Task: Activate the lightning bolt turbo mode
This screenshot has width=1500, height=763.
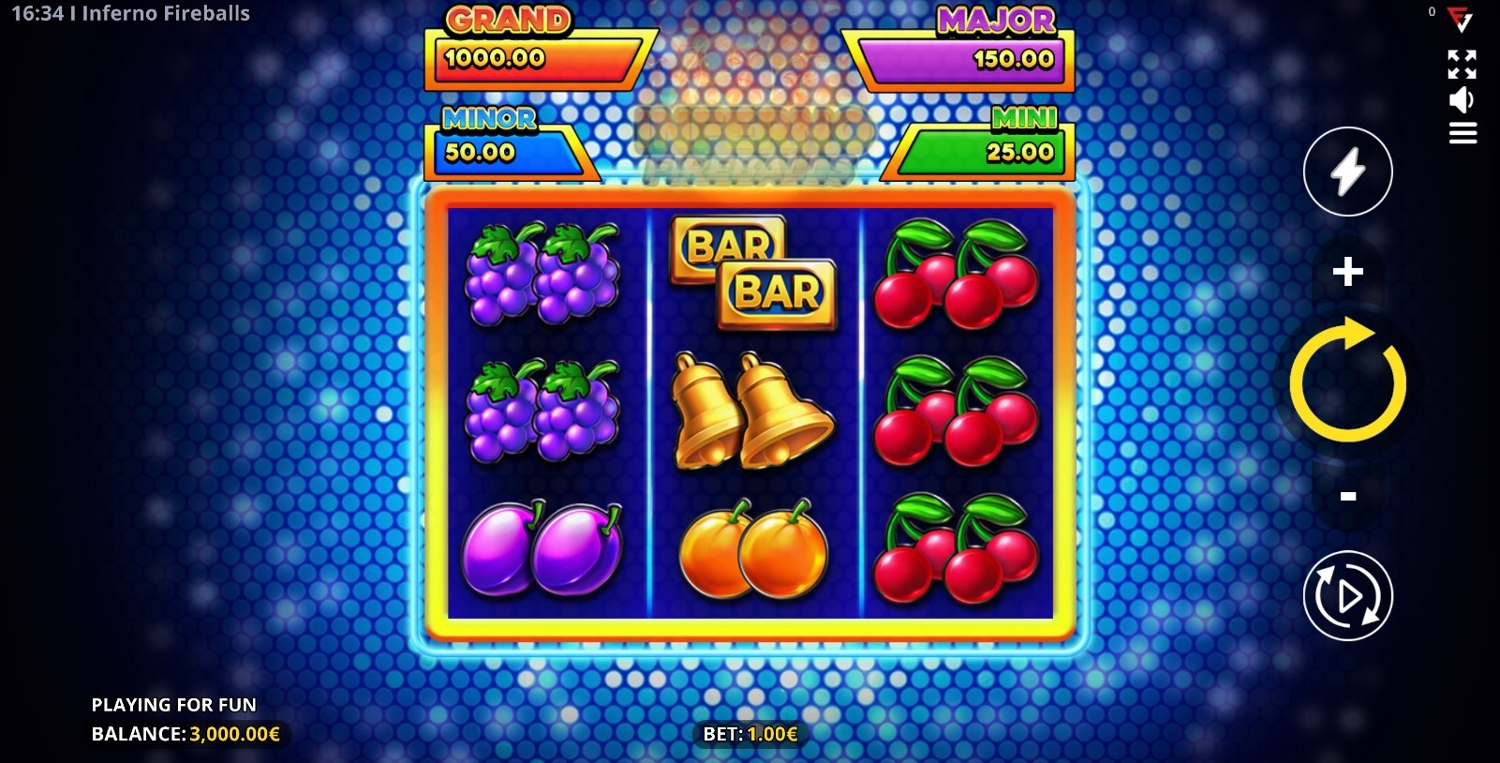Action: pyautogui.click(x=1347, y=172)
